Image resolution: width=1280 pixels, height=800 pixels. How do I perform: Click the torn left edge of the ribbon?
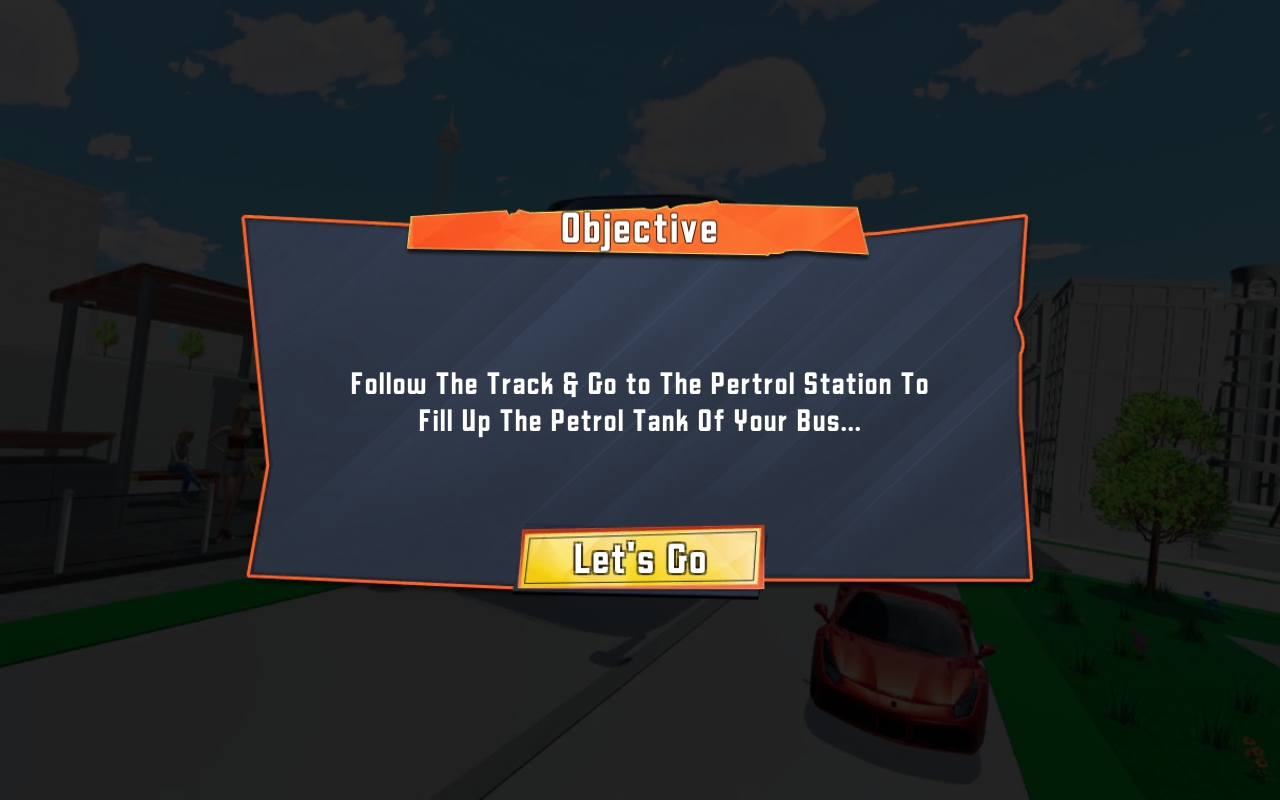coord(412,231)
